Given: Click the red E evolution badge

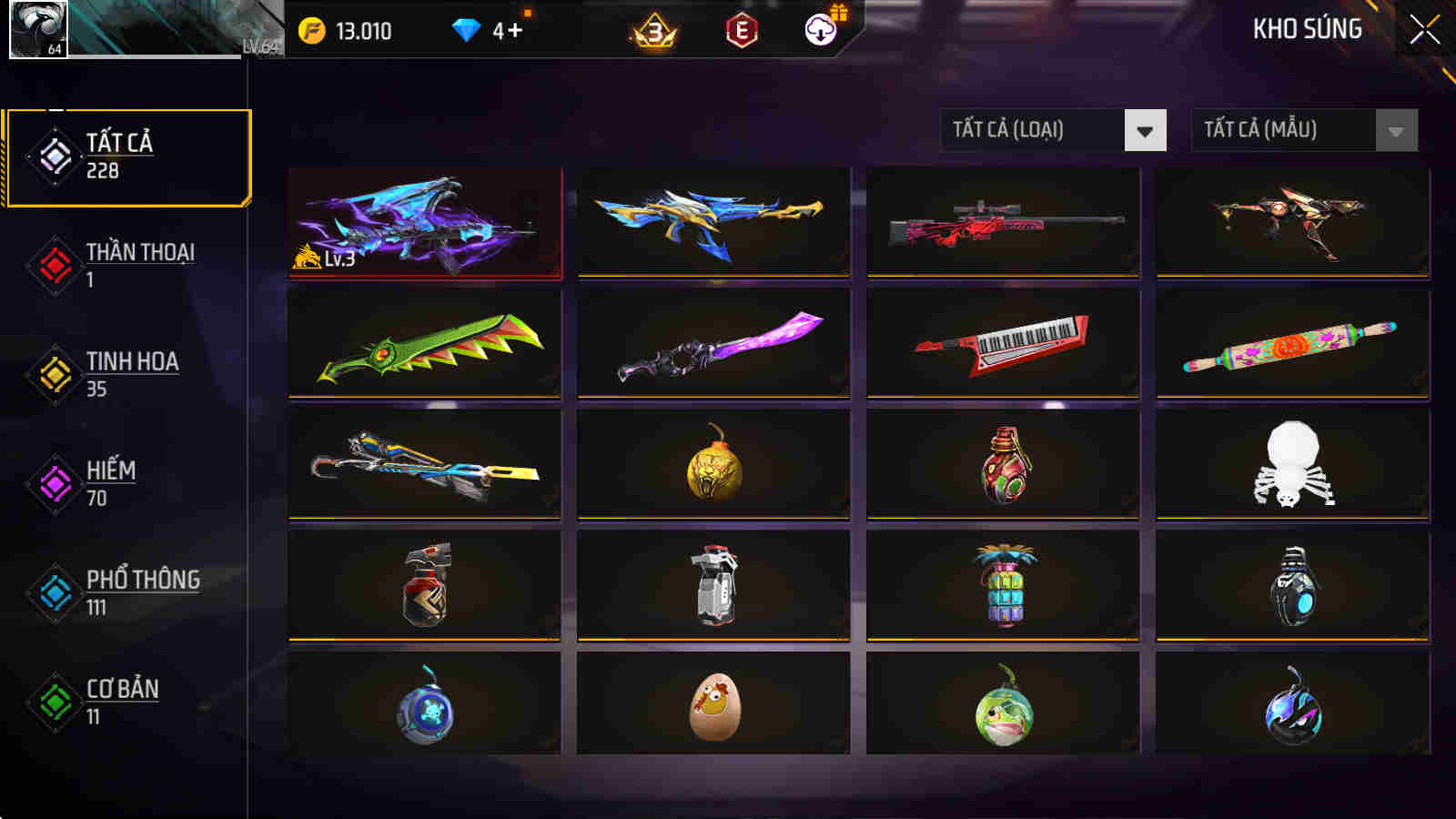Looking at the screenshot, I should pyautogui.click(x=739, y=30).
